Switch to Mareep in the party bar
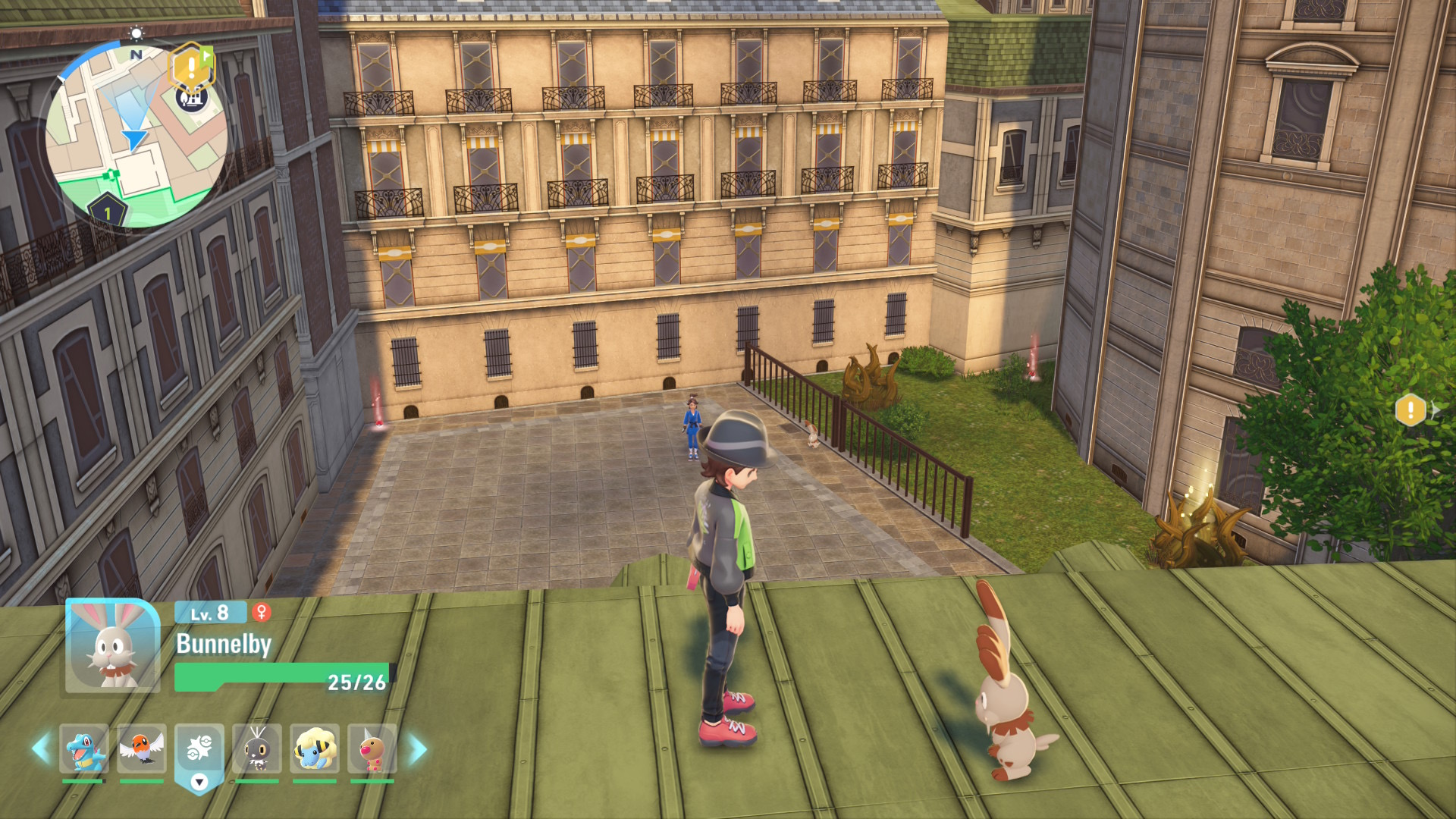The width and height of the screenshot is (1456, 819). (x=314, y=749)
